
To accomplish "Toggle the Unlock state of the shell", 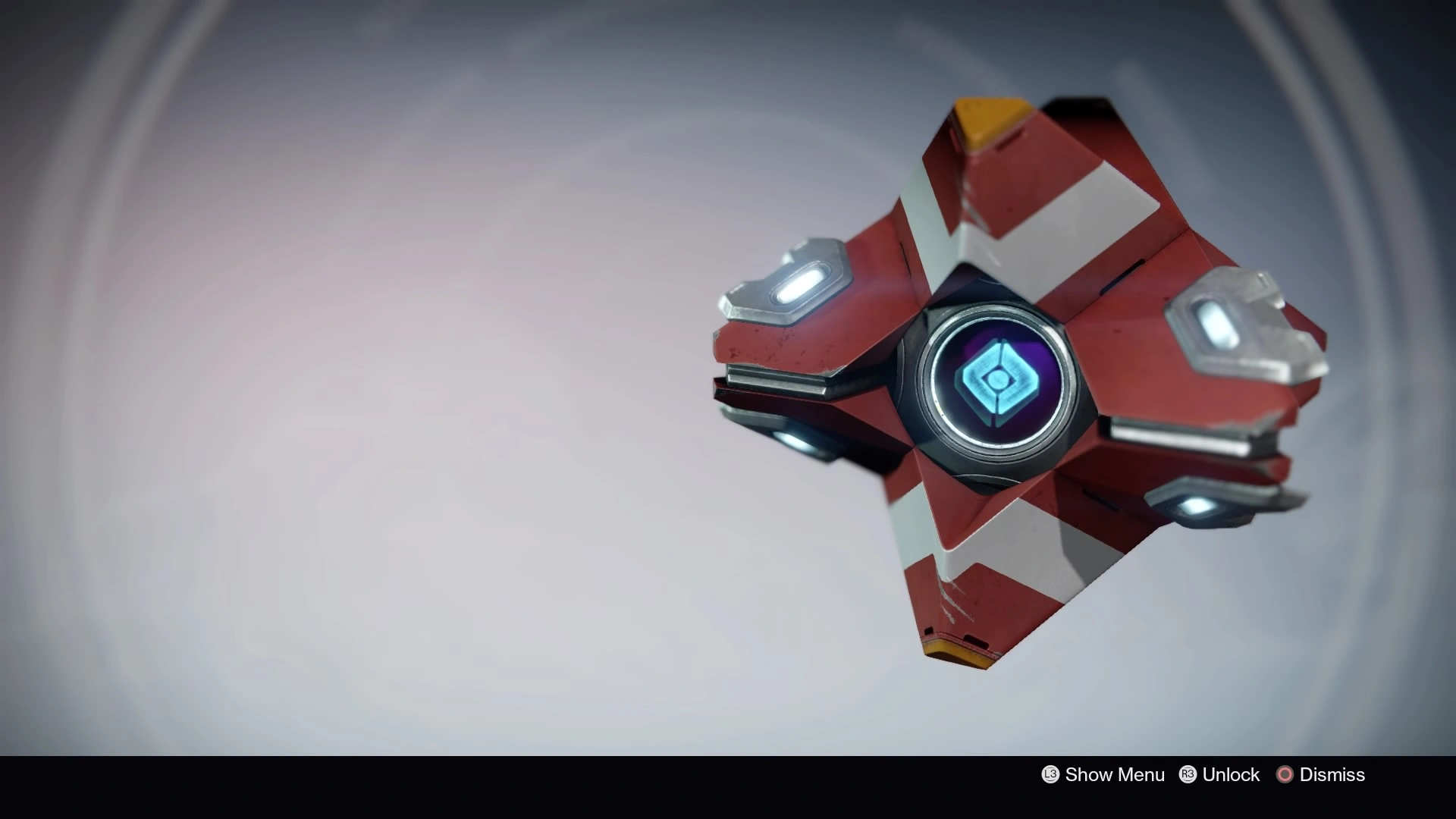I will click(x=1232, y=774).
